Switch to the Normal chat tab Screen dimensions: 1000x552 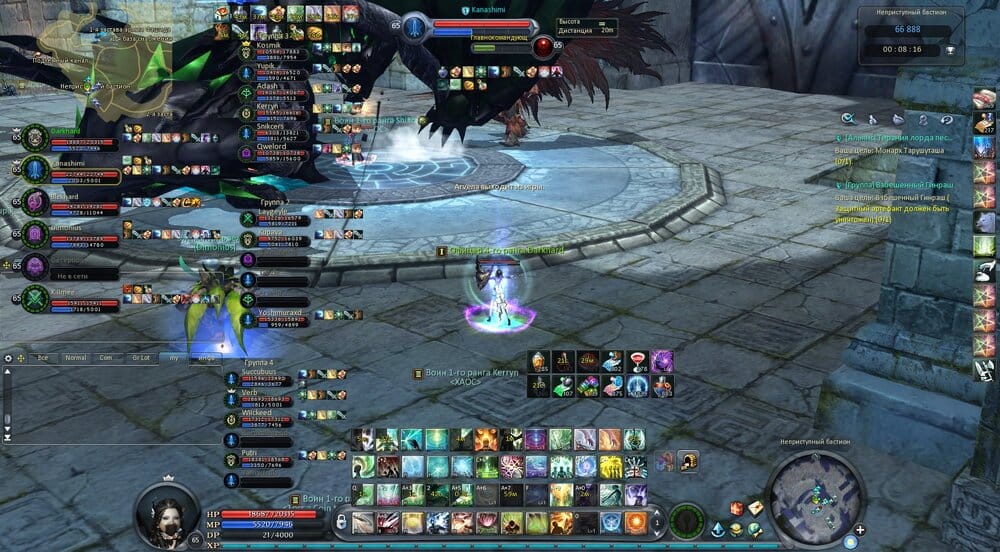point(76,357)
